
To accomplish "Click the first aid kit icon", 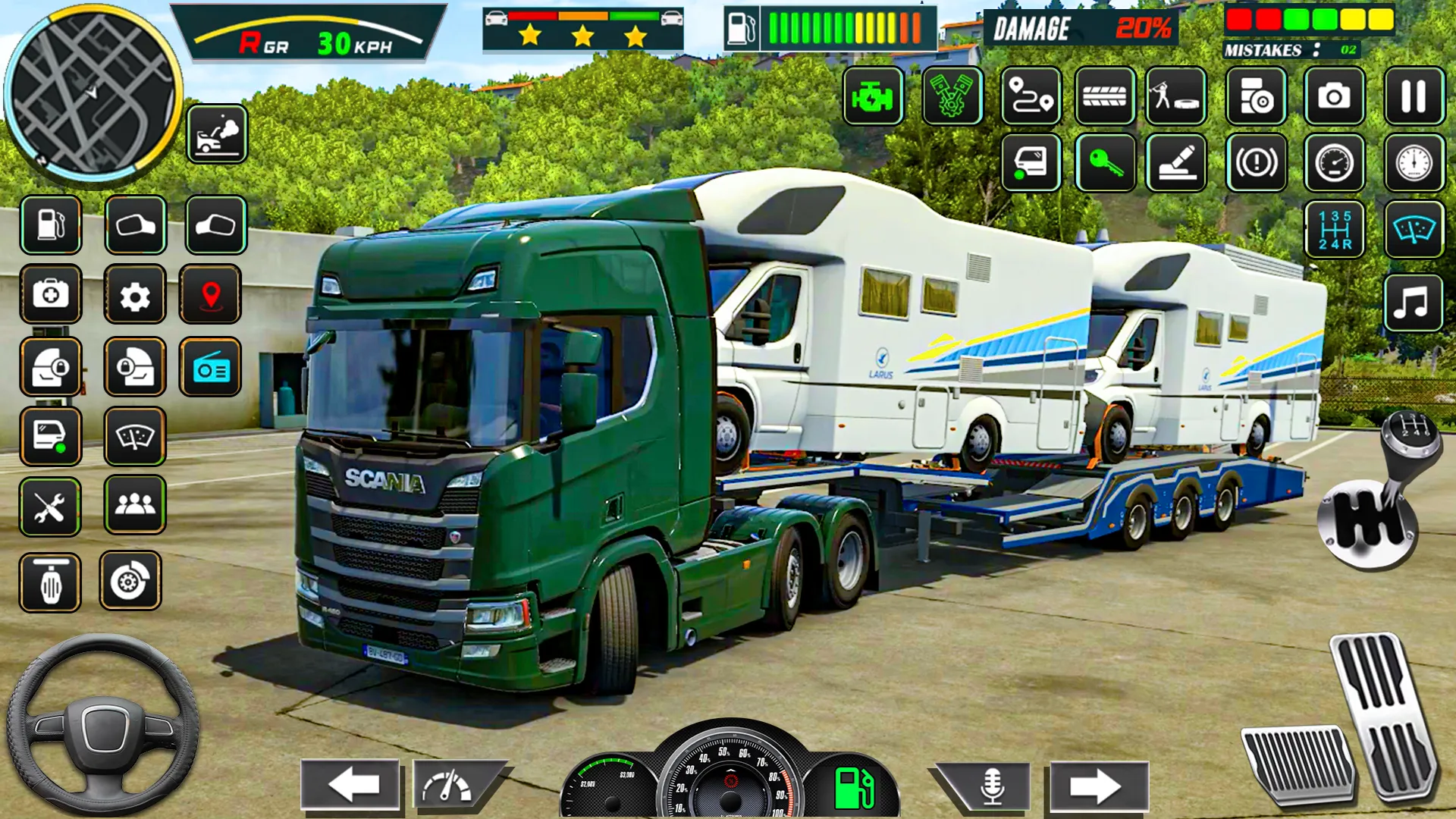I will [x=51, y=296].
